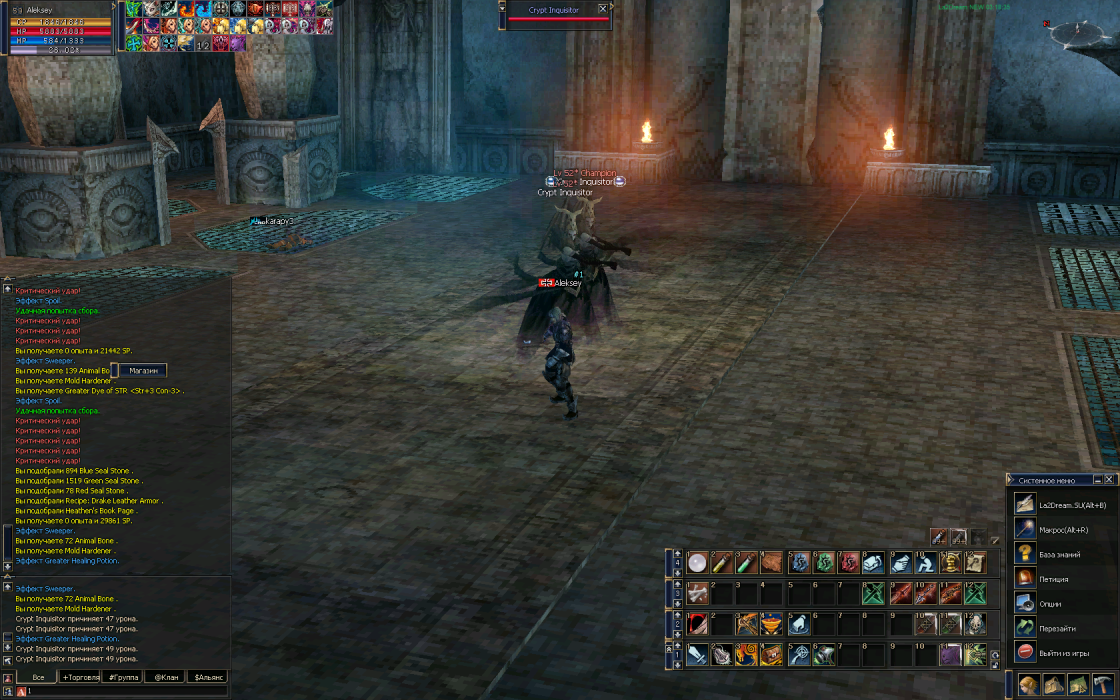Activate the treasure chest hotbar icon
The height and width of the screenshot is (700, 1120).
click(x=770, y=655)
